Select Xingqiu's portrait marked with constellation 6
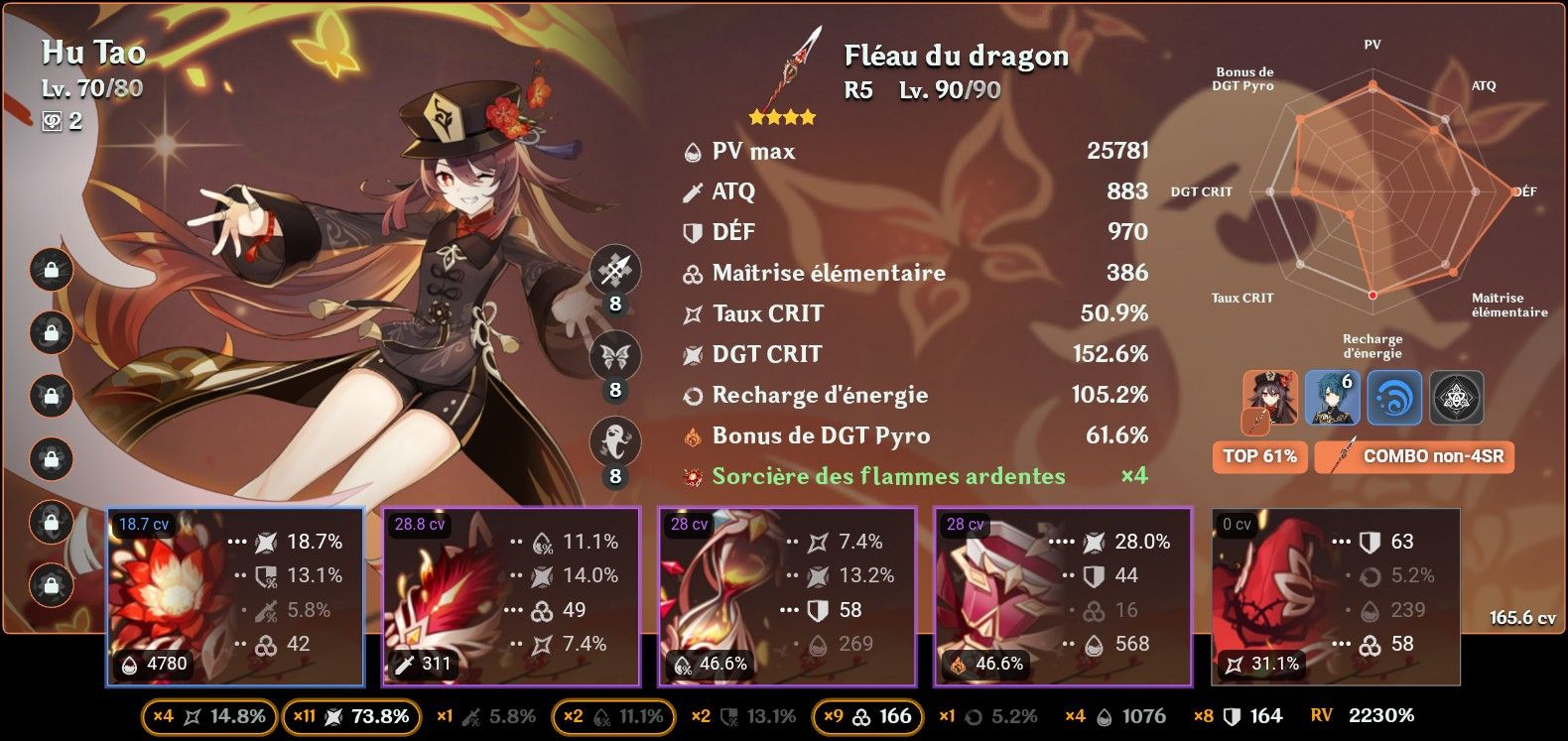 [1330, 398]
